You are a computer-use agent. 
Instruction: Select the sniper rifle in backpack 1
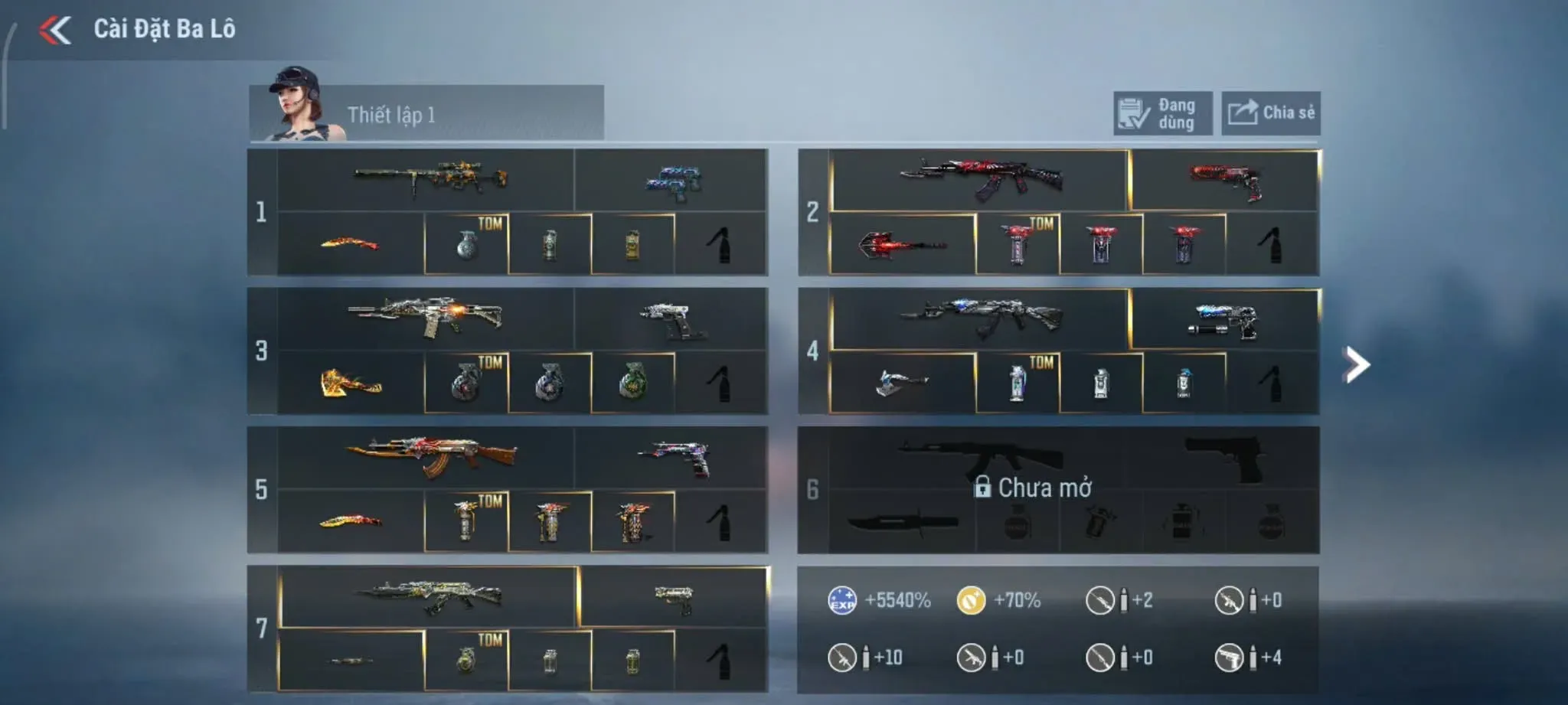(x=430, y=179)
